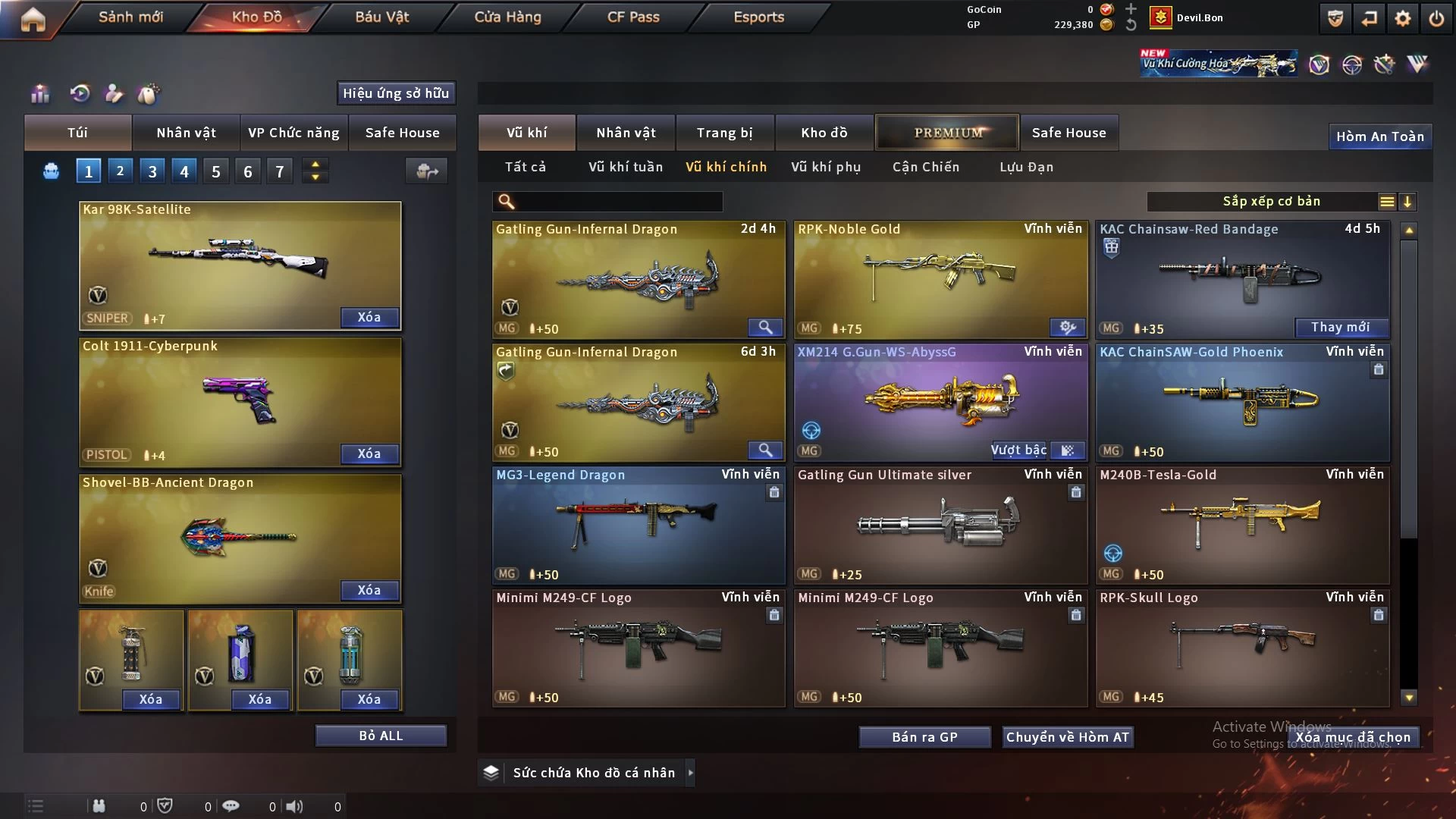Remove the Kar 98K-Satellite with Xóa
The image size is (1456, 819).
click(x=369, y=317)
